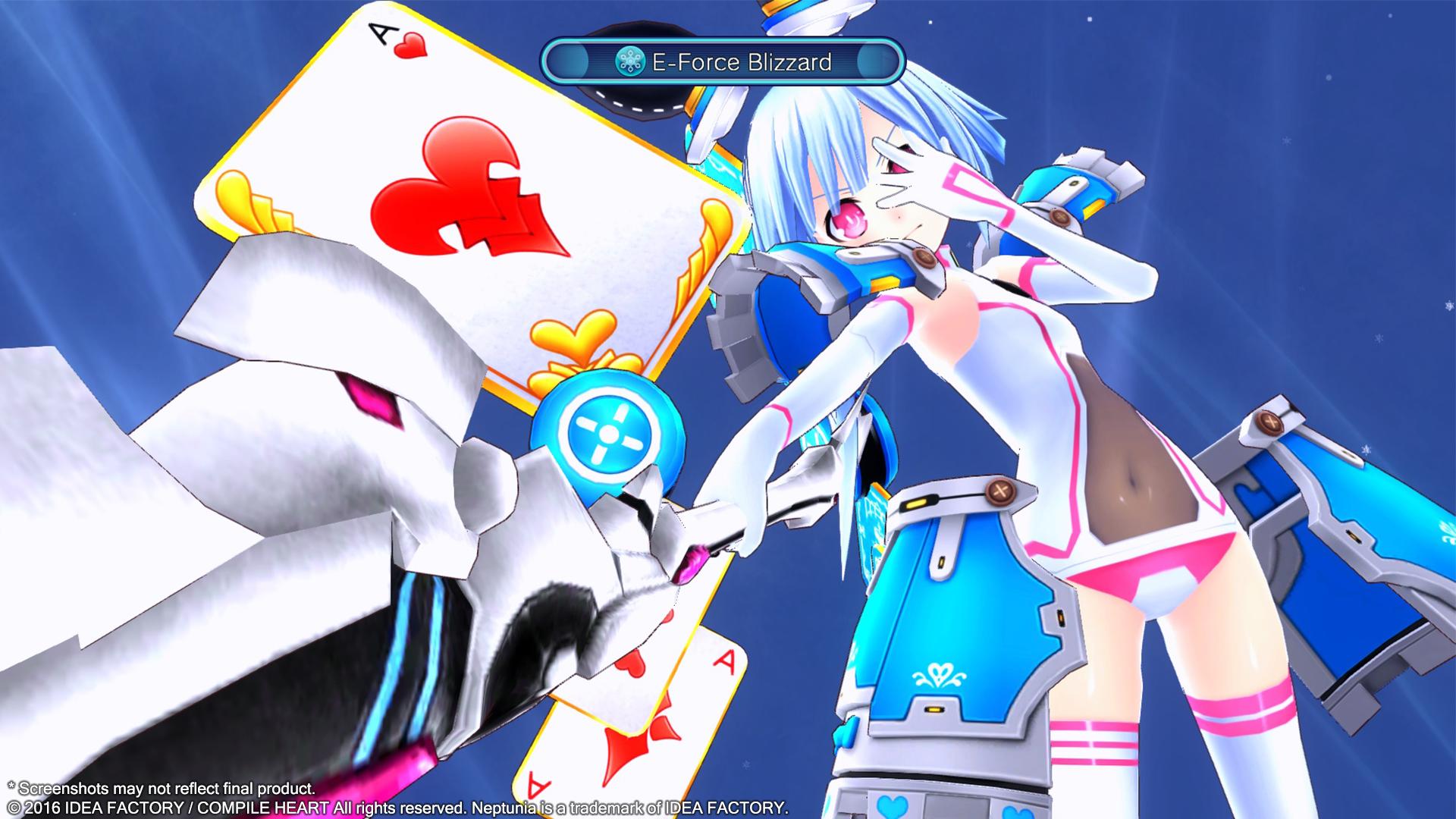Click the IDEA FACTORY name in the copyright line
The height and width of the screenshot is (819, 1456).
[x=111, y=808]
